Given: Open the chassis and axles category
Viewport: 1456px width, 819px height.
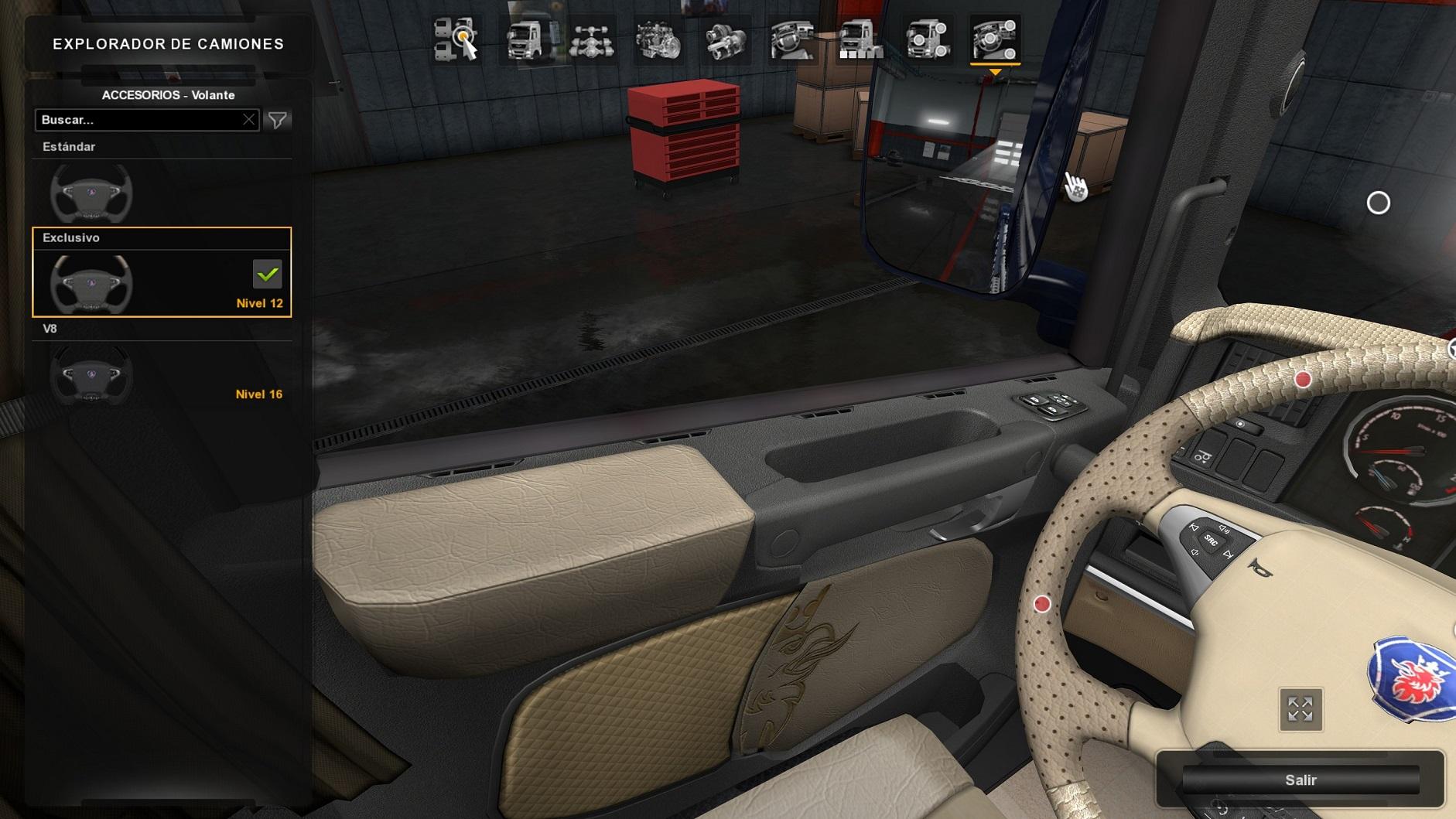Looking at the screenshot, I should (592, 39).
